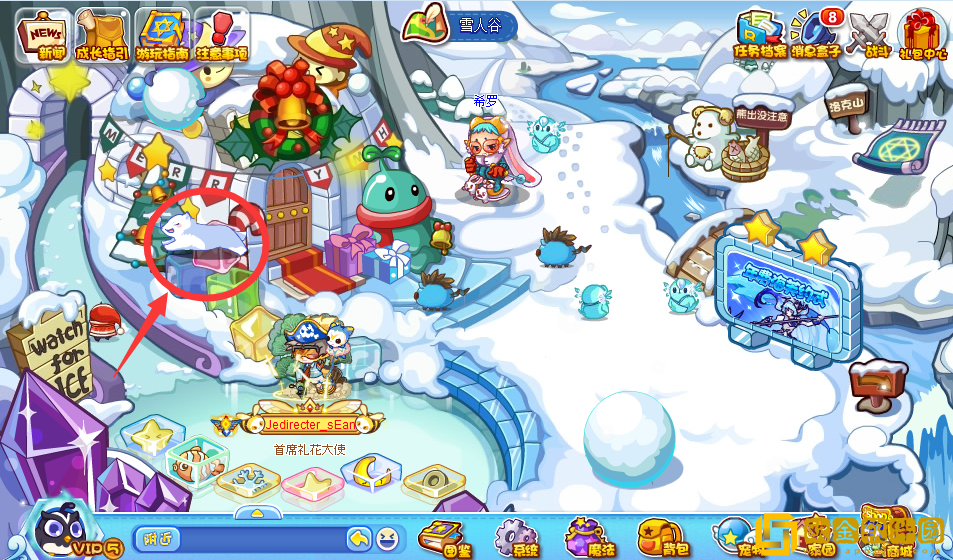Check the message box (消息盒子)
Screen dimensions: 953x560
pyautogui.click(x=814, y=34)
